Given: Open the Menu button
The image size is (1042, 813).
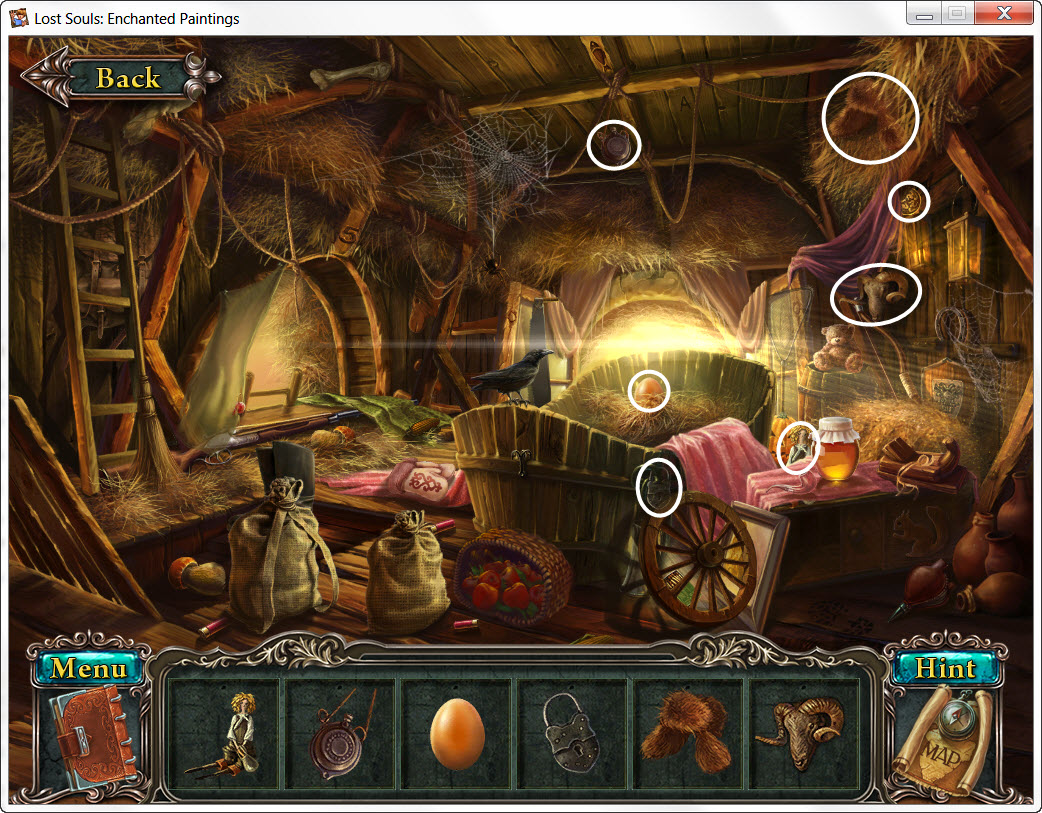Looking at the screenshot, I should click(89, 668).
